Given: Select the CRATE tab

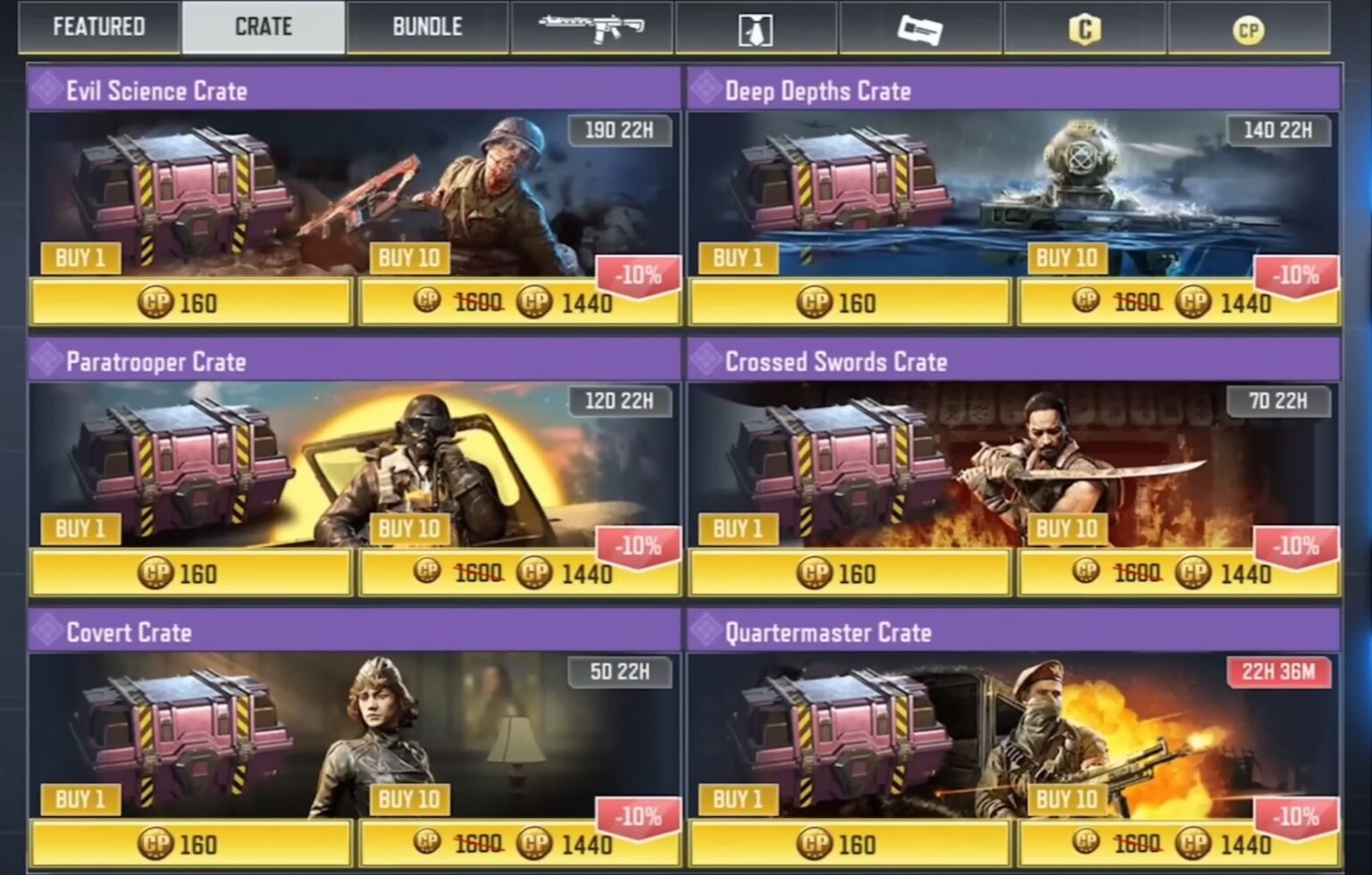Looking at the screenshot, I should click(263, 26).
